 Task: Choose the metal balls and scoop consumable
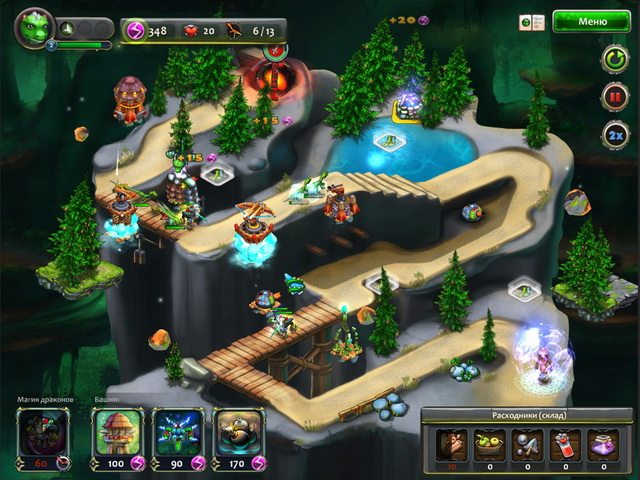(526, 443)
